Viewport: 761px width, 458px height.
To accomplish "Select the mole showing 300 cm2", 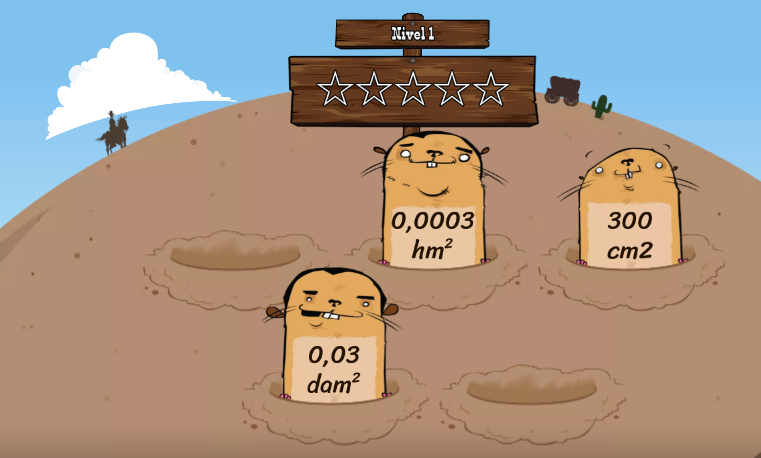I will [629, 212].
